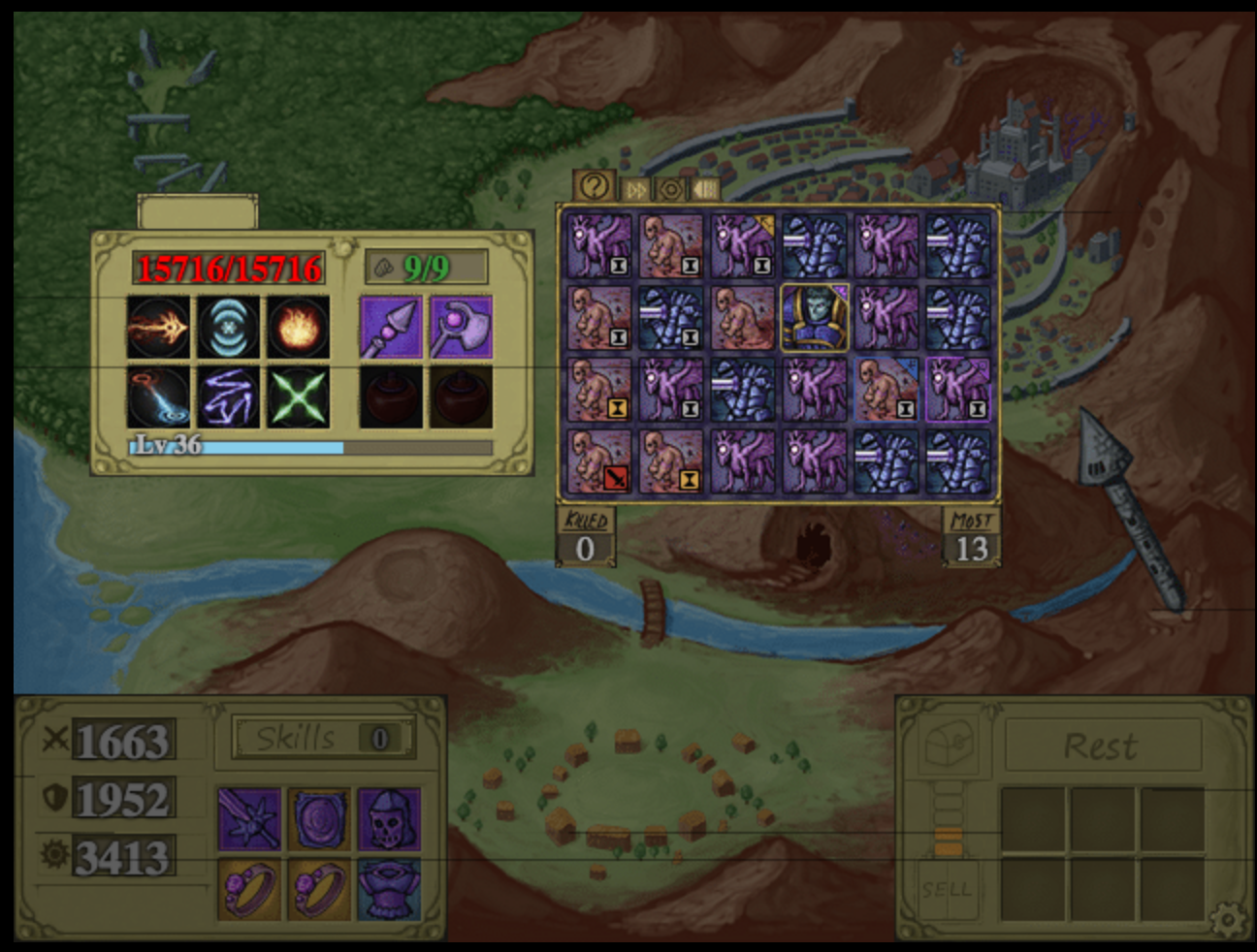Select the purple axe-staff weapon slot
The width and height of the screenshot is (1257, 952).
[x=461, y=327]
